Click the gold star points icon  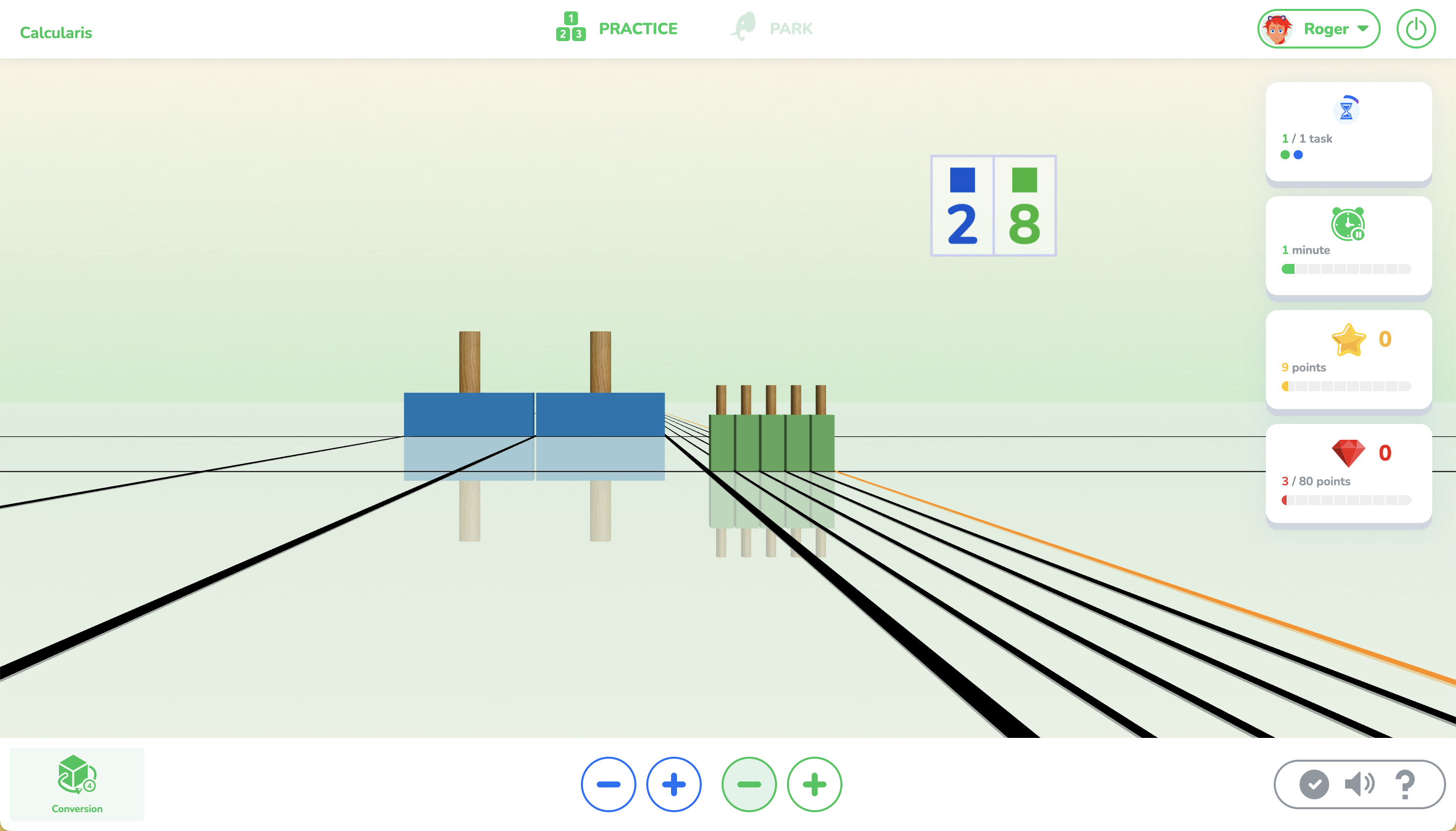pos(1349,340)
